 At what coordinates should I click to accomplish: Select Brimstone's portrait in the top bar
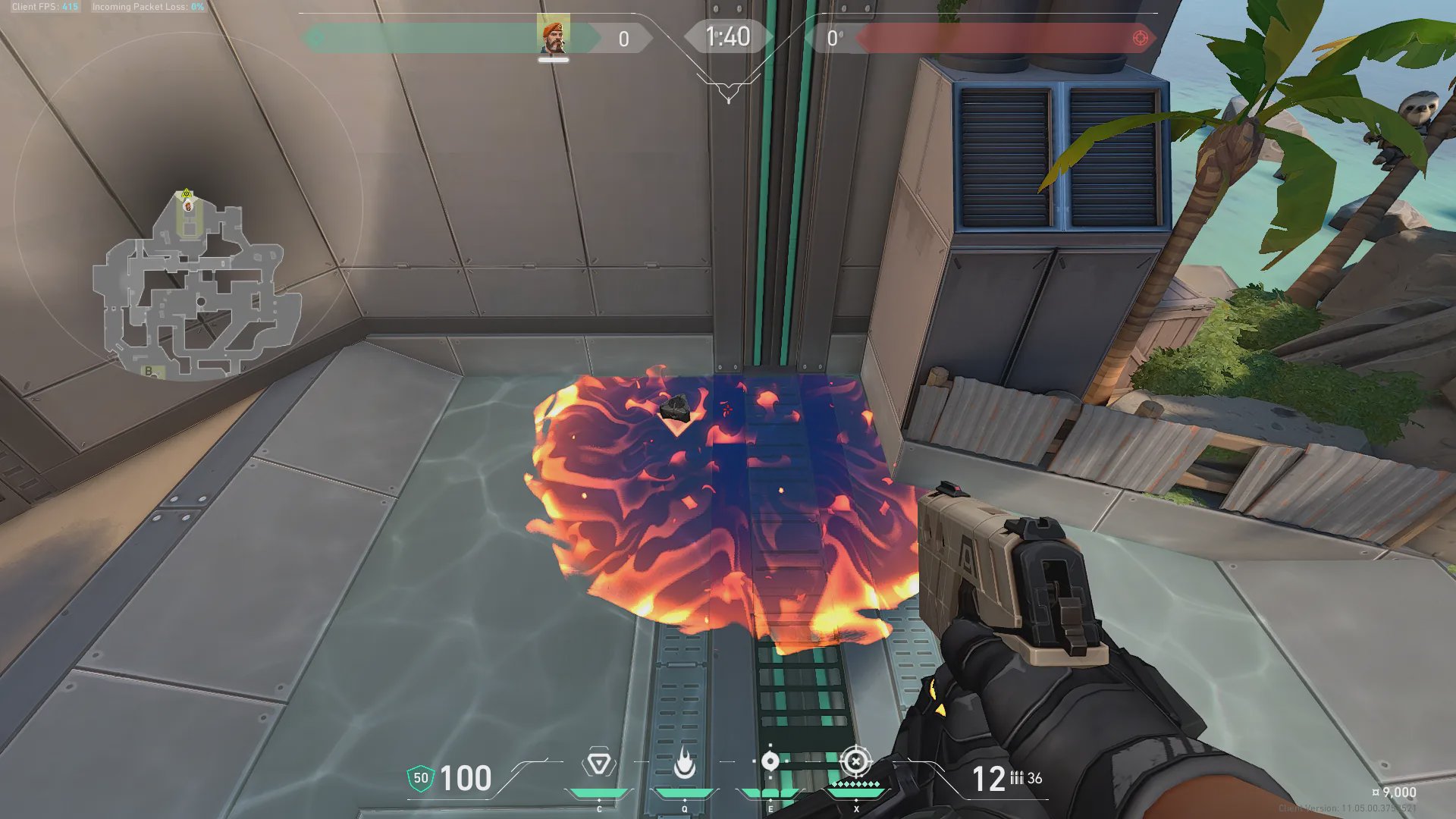coord(553,38)
